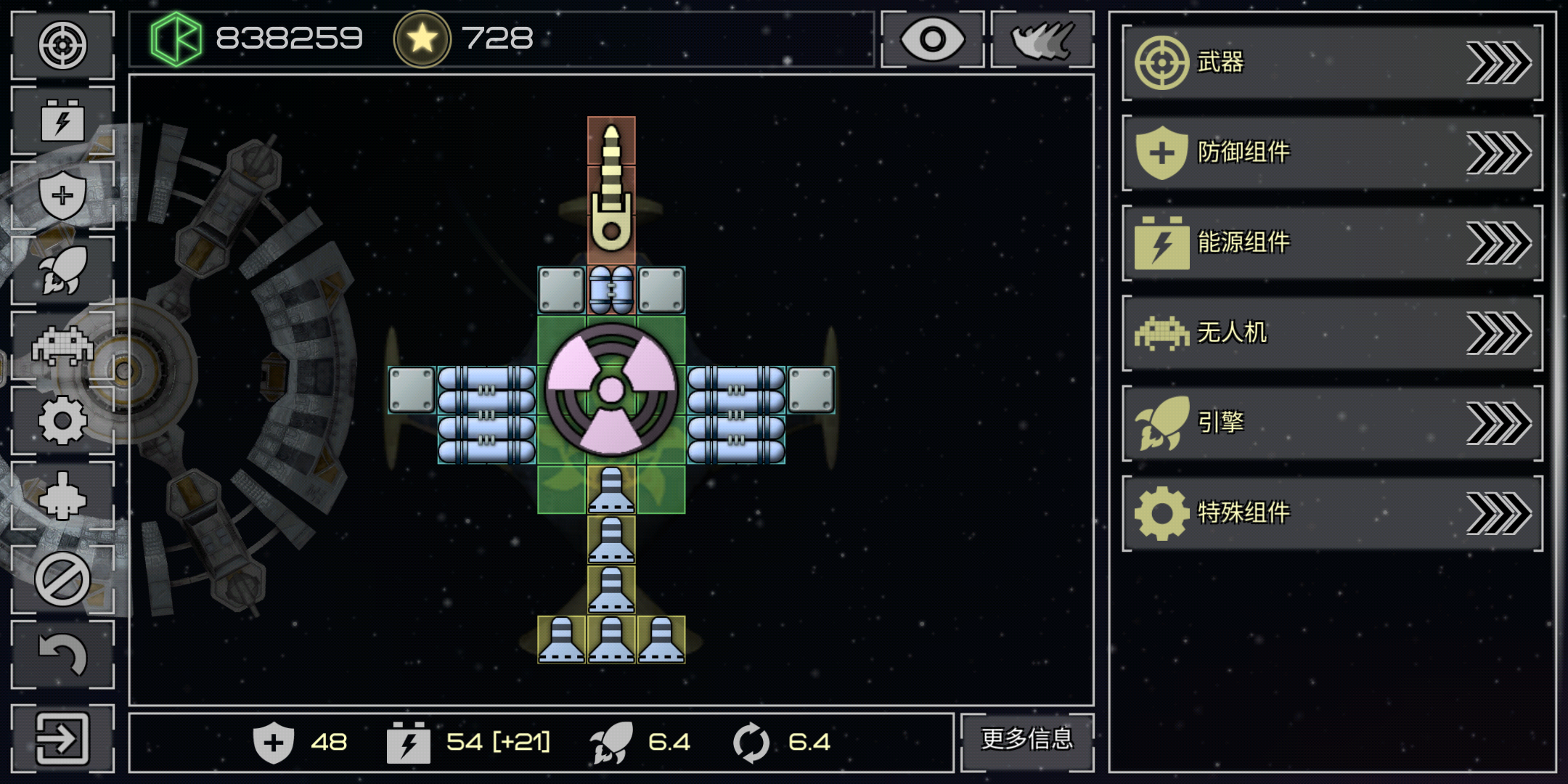Show 更多信息 ship details

[x=1026, y=740]
